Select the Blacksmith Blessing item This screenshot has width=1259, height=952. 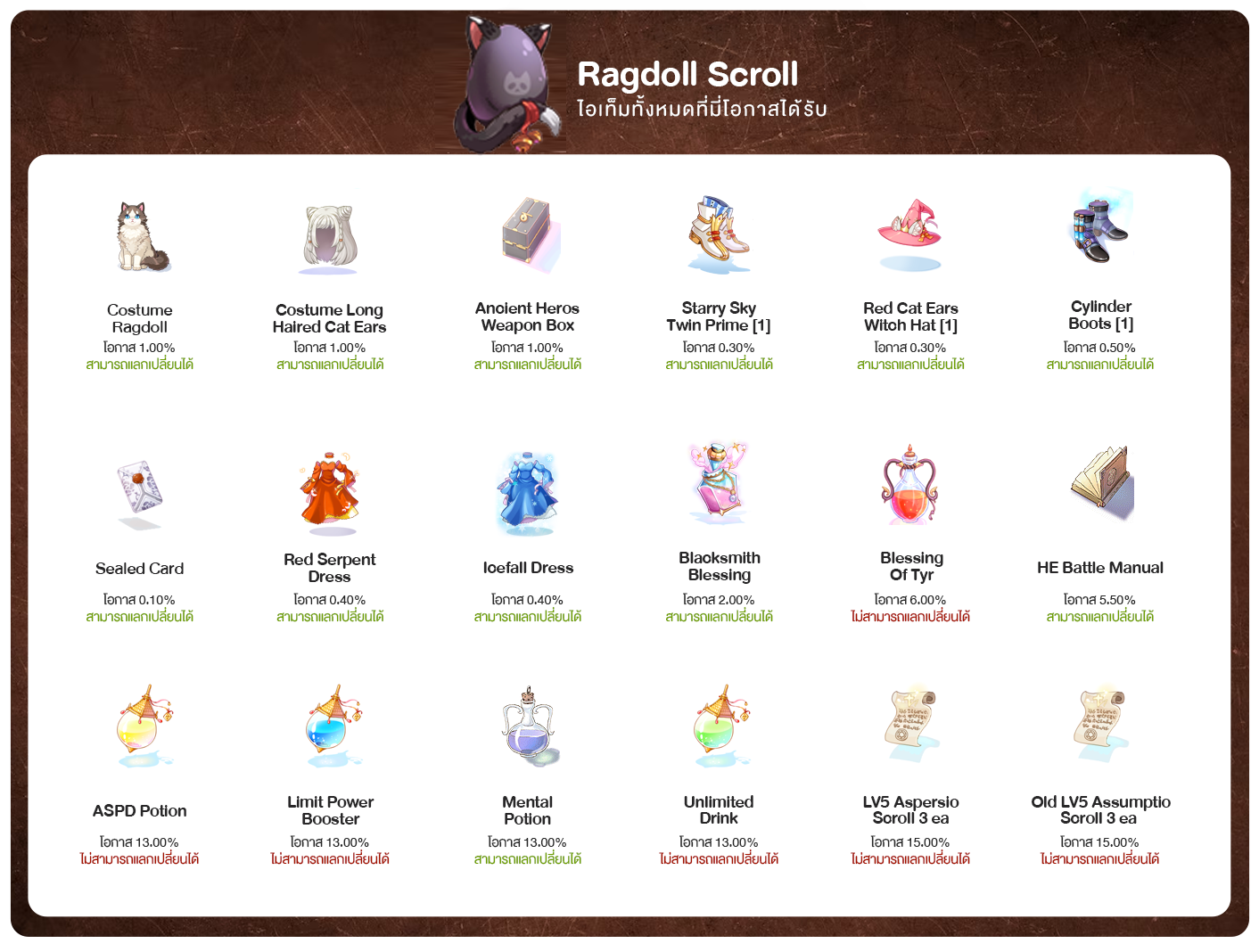(x=719, y=484)
